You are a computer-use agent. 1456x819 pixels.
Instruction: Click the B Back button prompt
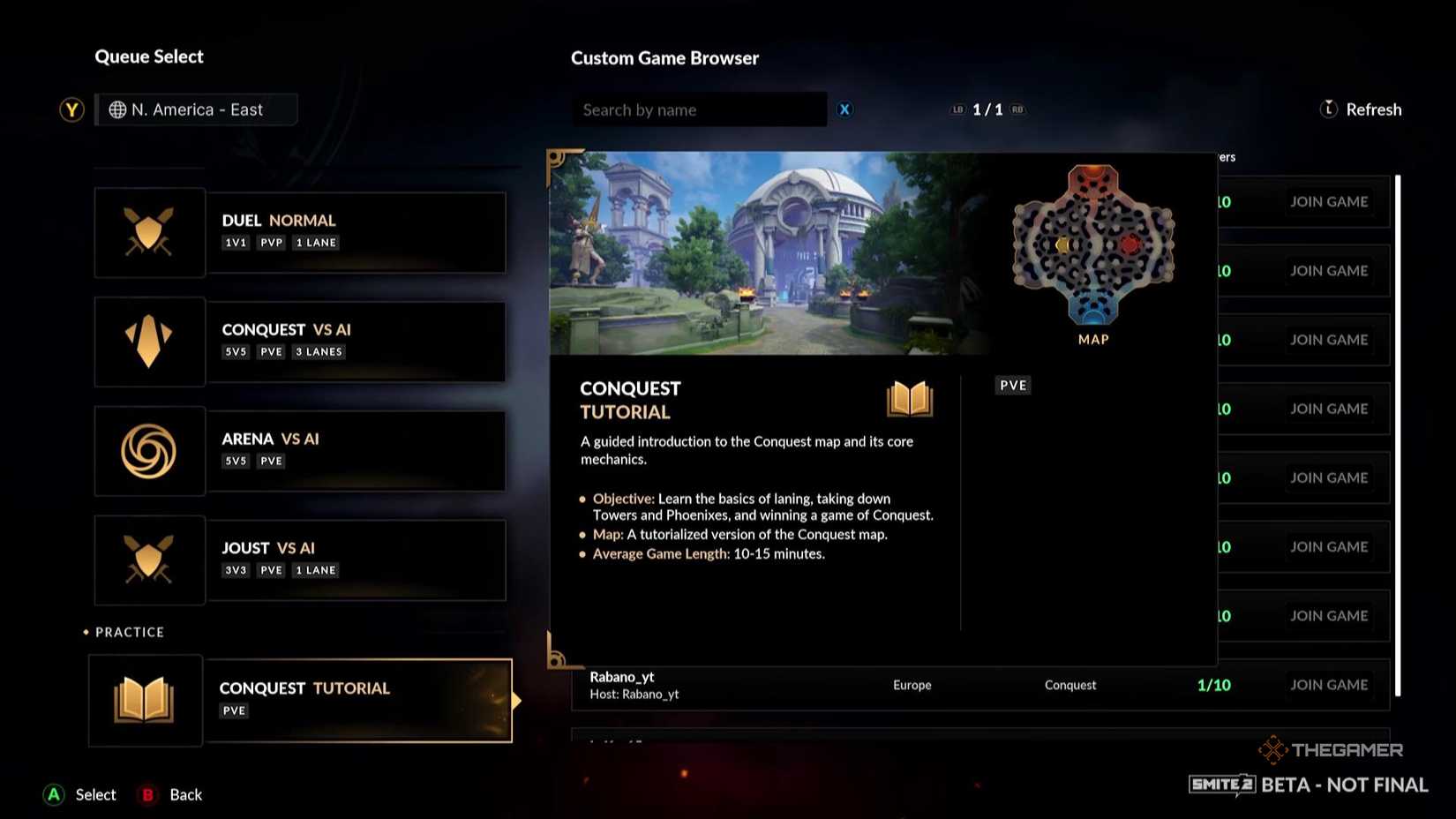click(146, 794)
